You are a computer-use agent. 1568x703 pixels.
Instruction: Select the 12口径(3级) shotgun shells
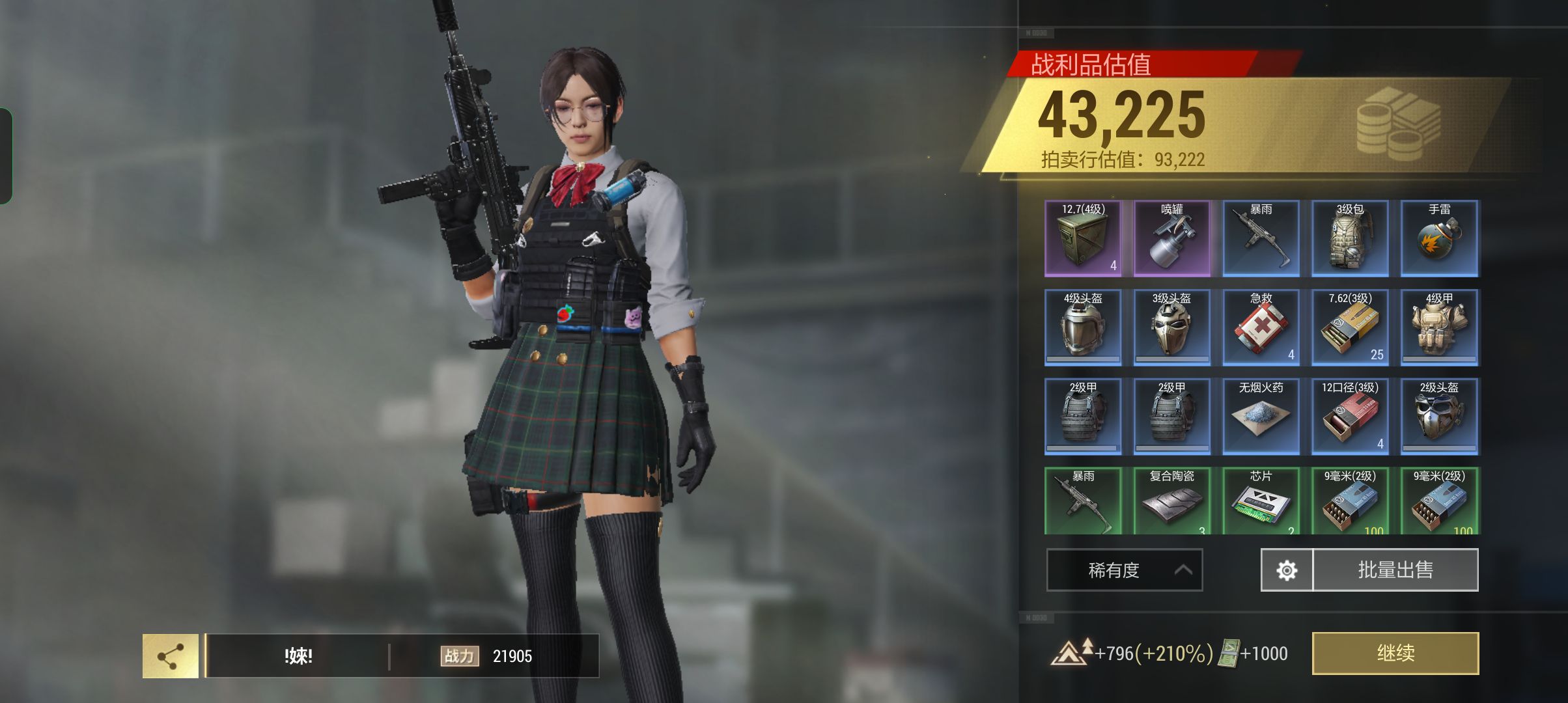[1350, 417]
